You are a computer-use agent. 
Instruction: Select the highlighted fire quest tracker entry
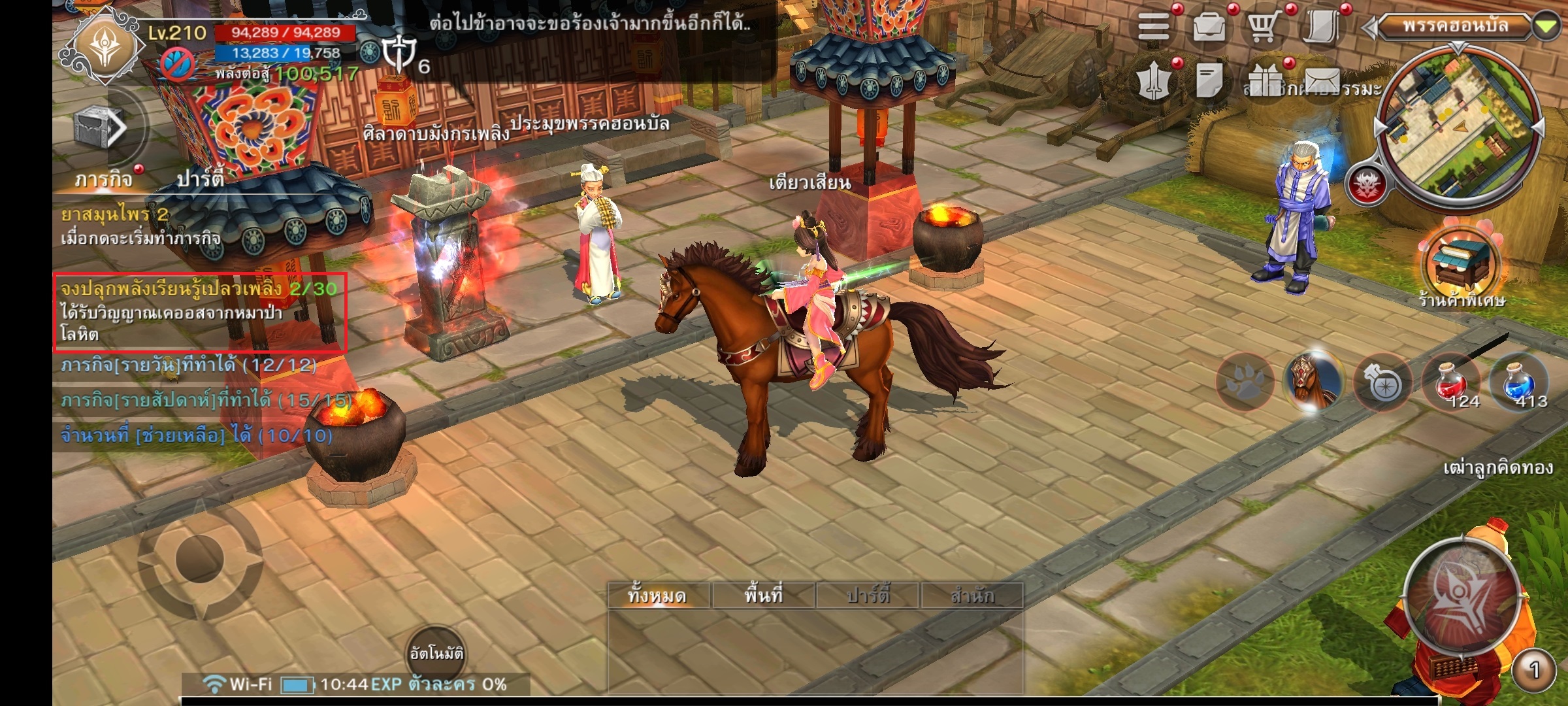coord(199,312)
